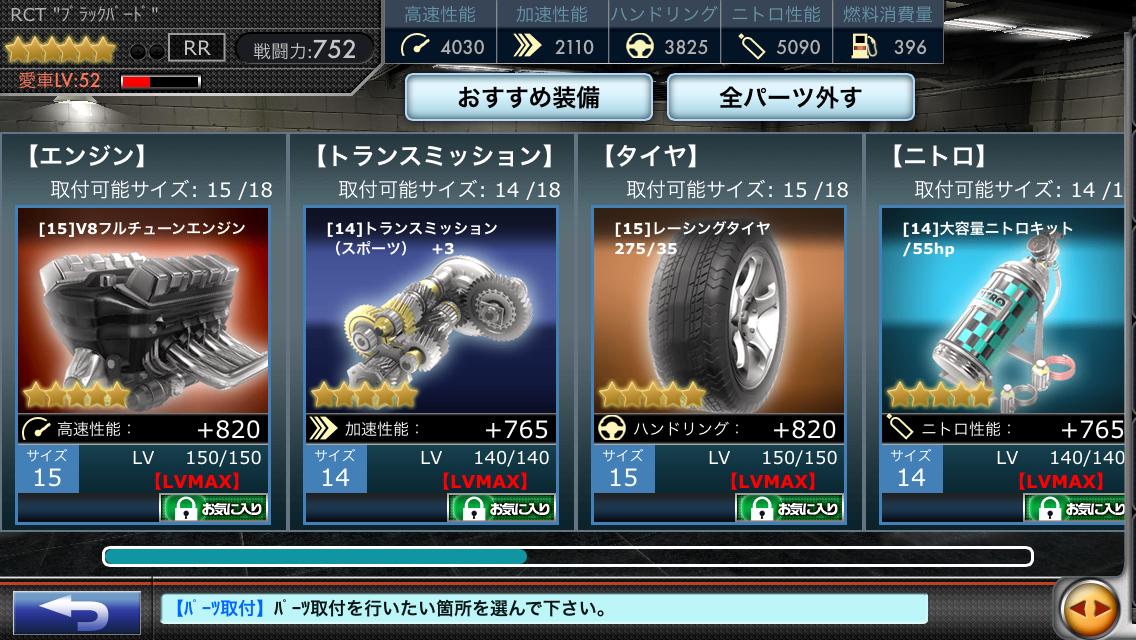Open the sports transmission part card

431,310
